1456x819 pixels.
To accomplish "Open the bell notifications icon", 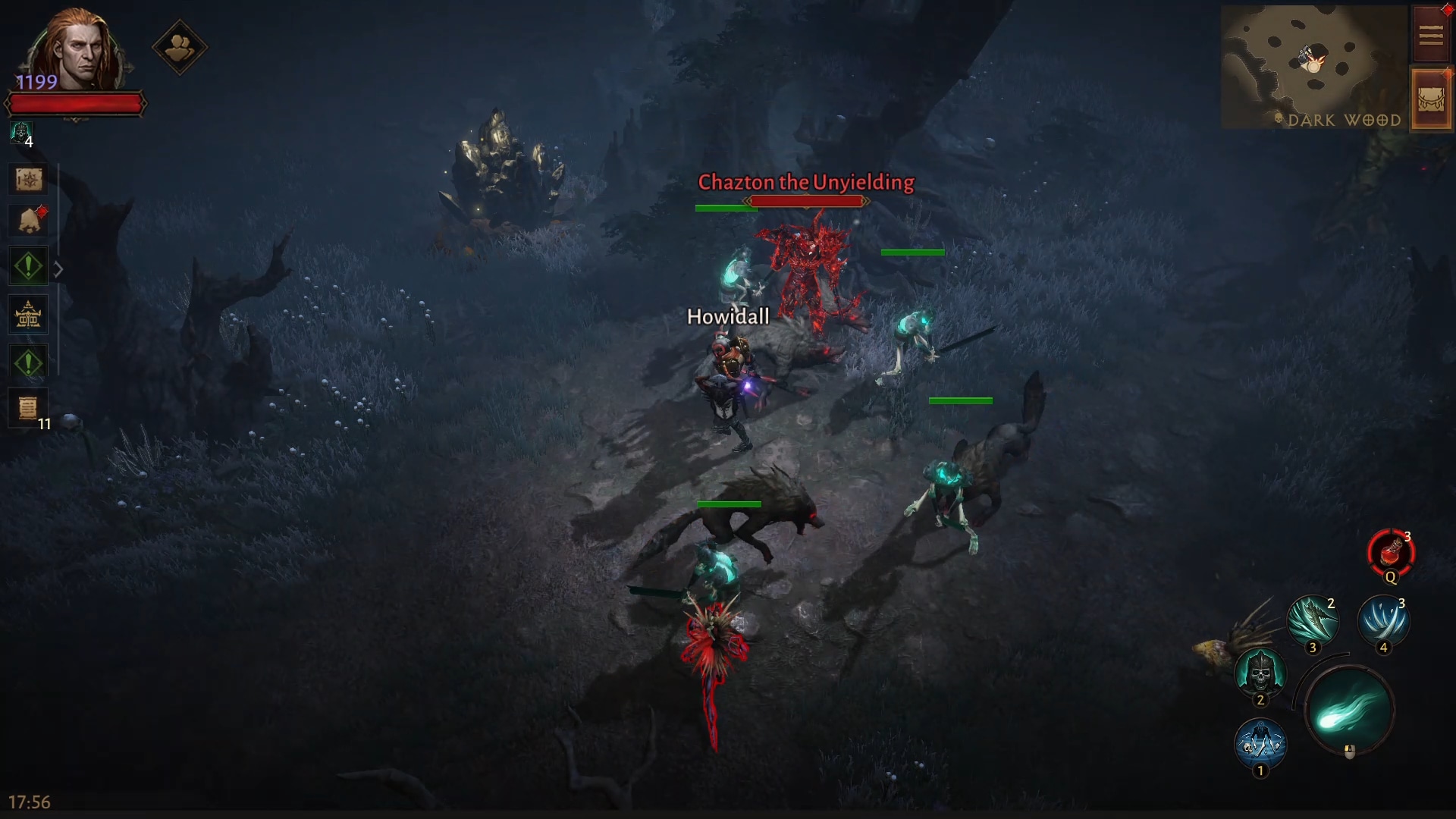I will (29, 221).
